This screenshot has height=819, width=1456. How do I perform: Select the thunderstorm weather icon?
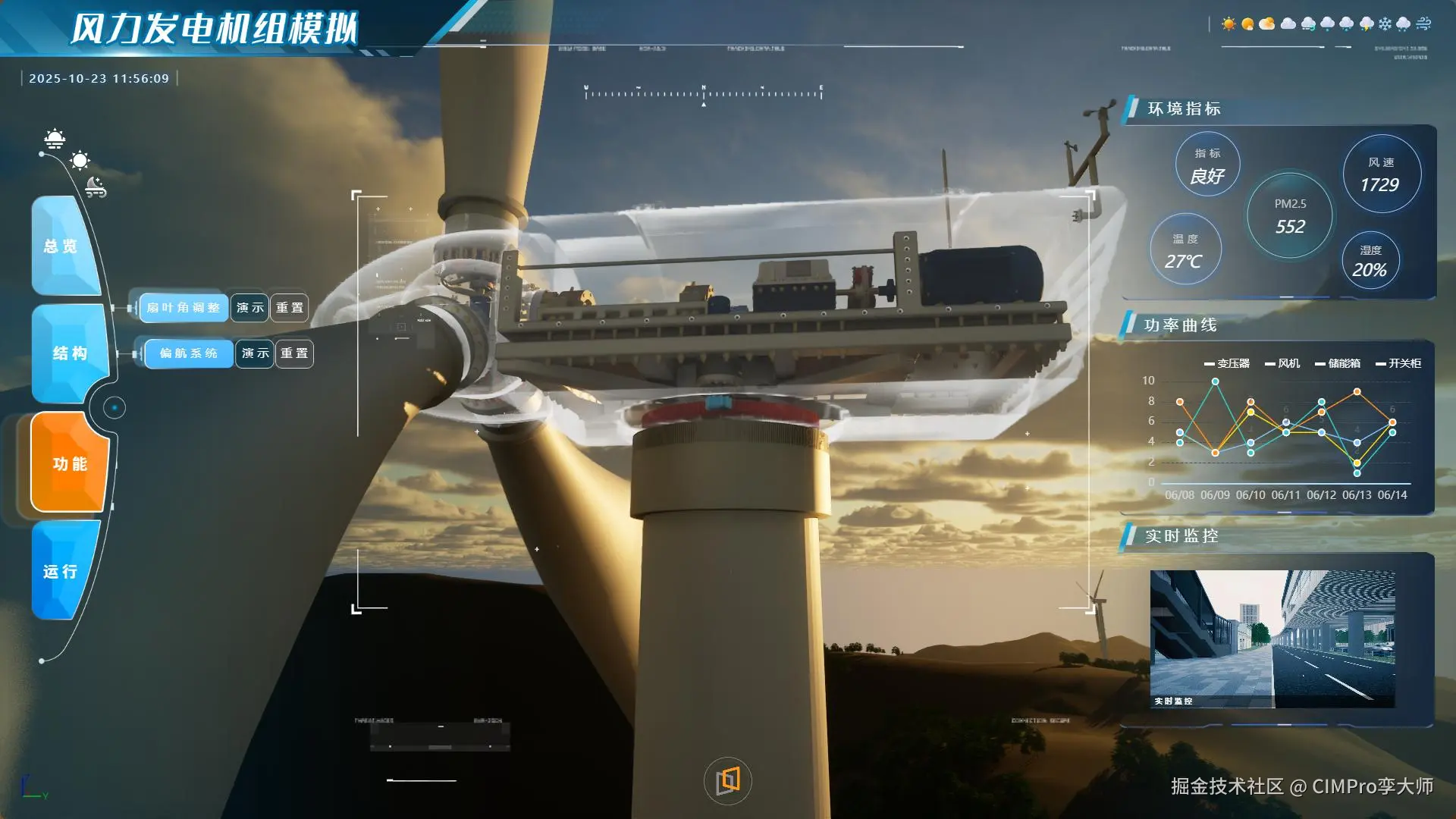[x=1367, y=24]
